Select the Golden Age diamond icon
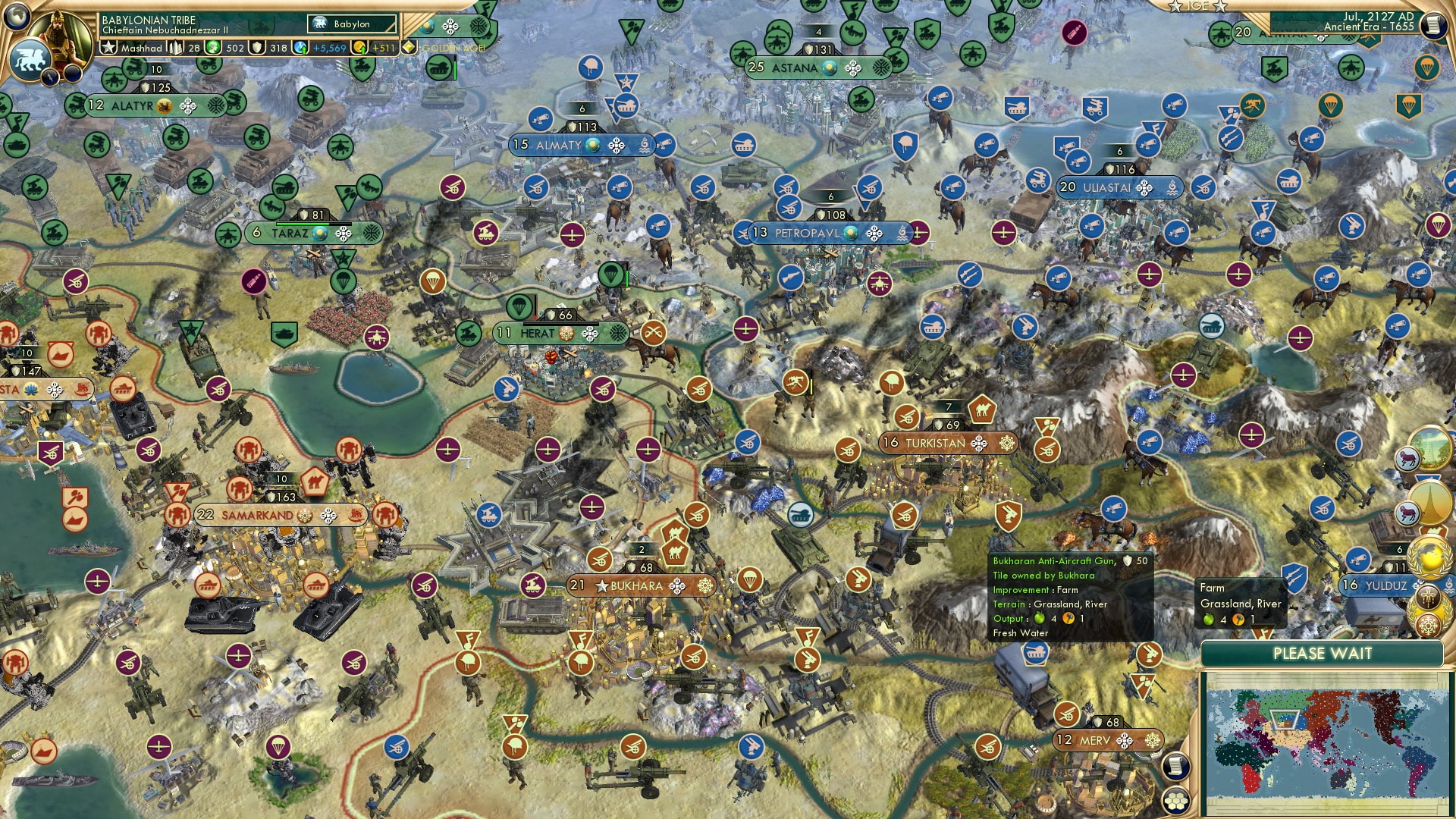Screen dimensions: 1456x819 (409, 46)
